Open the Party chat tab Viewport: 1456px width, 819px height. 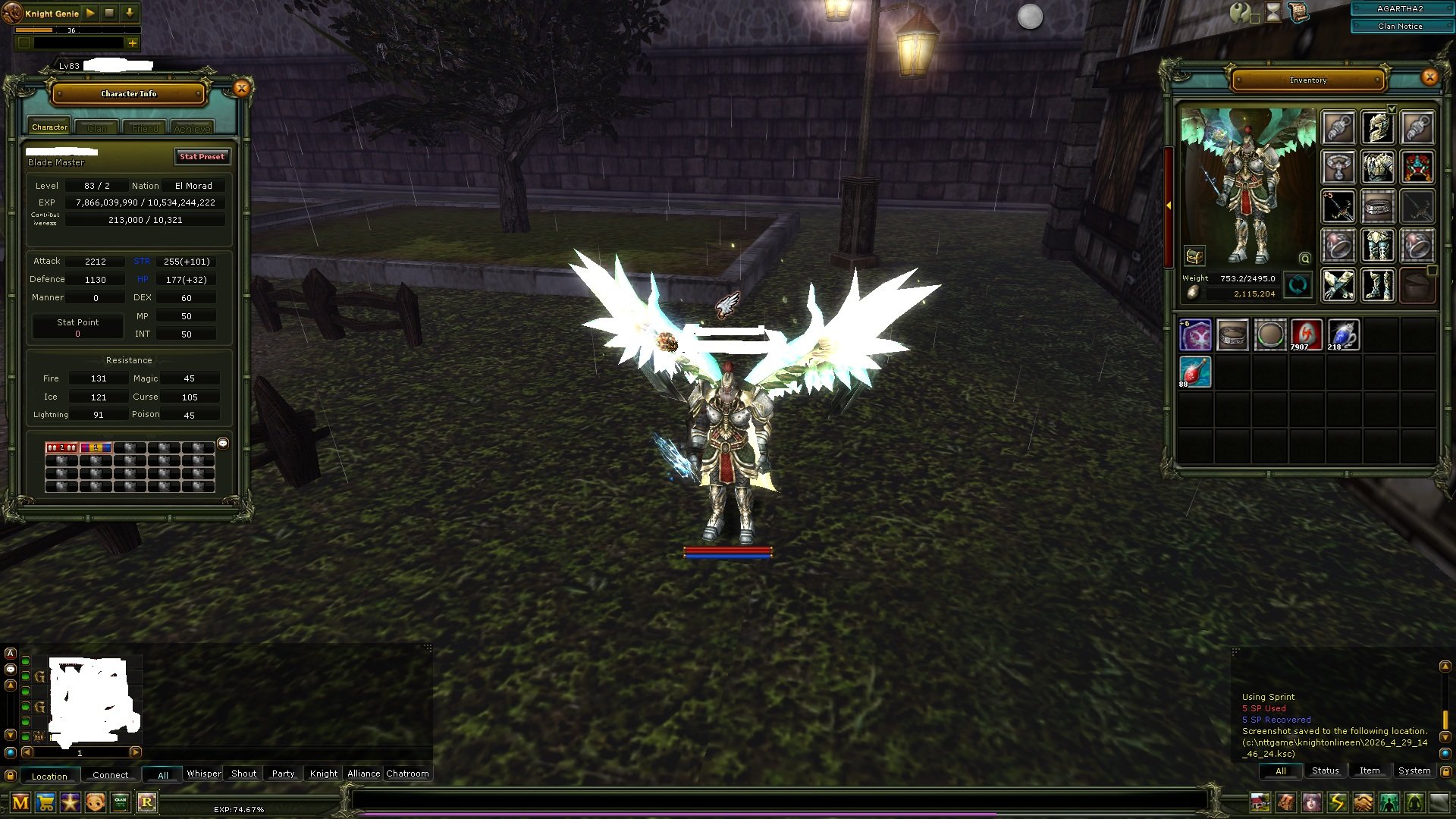282,773
